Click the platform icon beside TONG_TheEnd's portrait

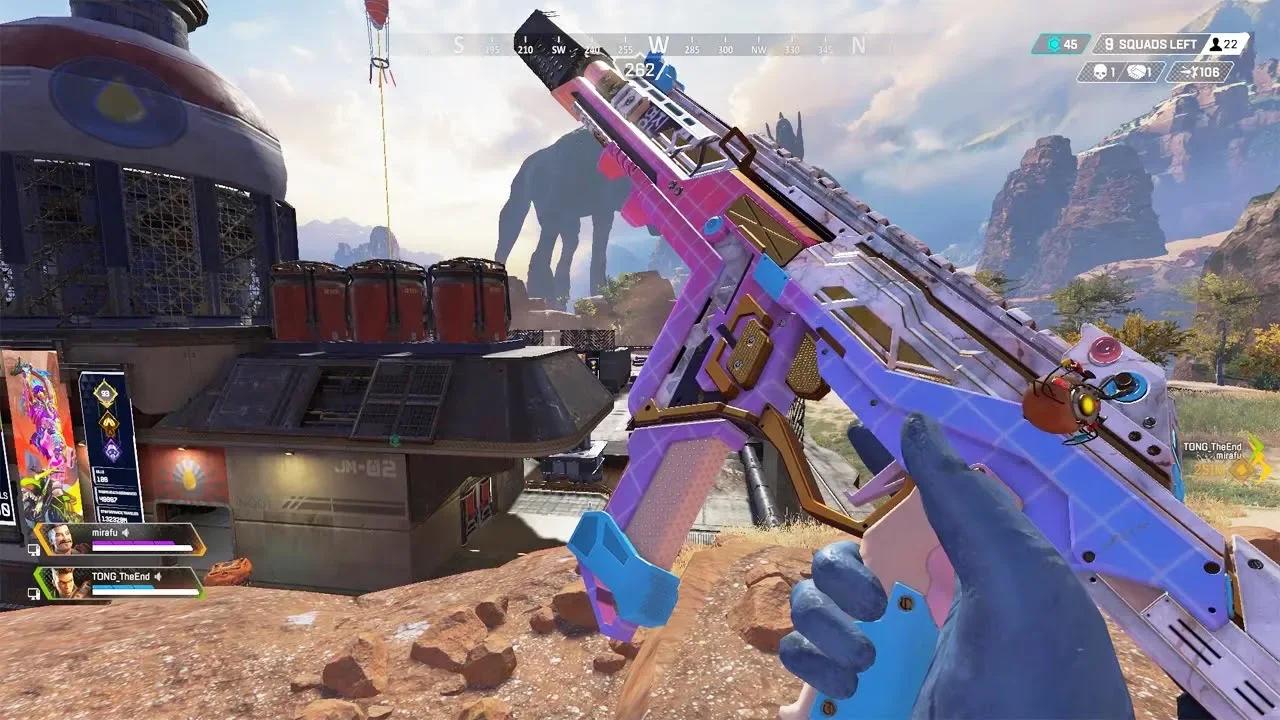point(35,592)
